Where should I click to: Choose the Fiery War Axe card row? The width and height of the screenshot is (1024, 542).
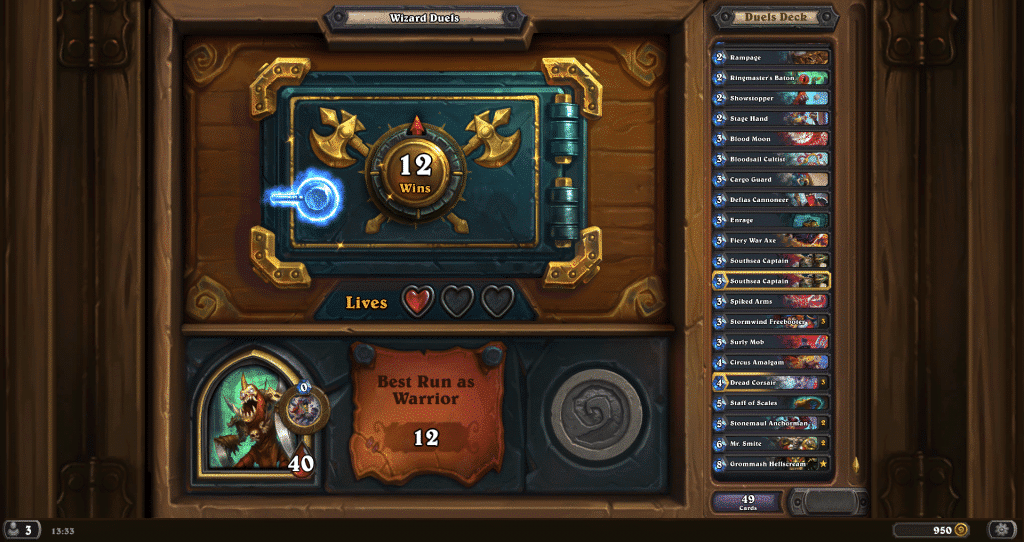770,240
